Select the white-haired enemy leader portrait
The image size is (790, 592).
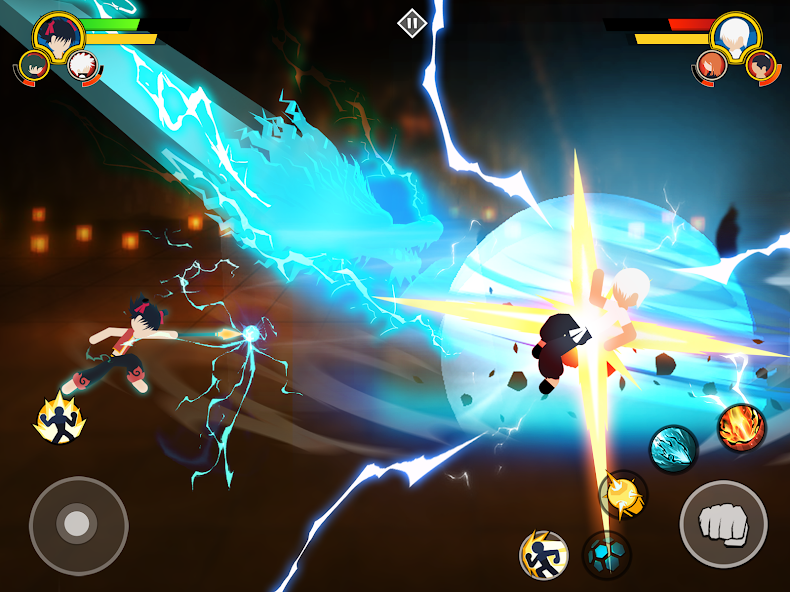coord(735,35)
